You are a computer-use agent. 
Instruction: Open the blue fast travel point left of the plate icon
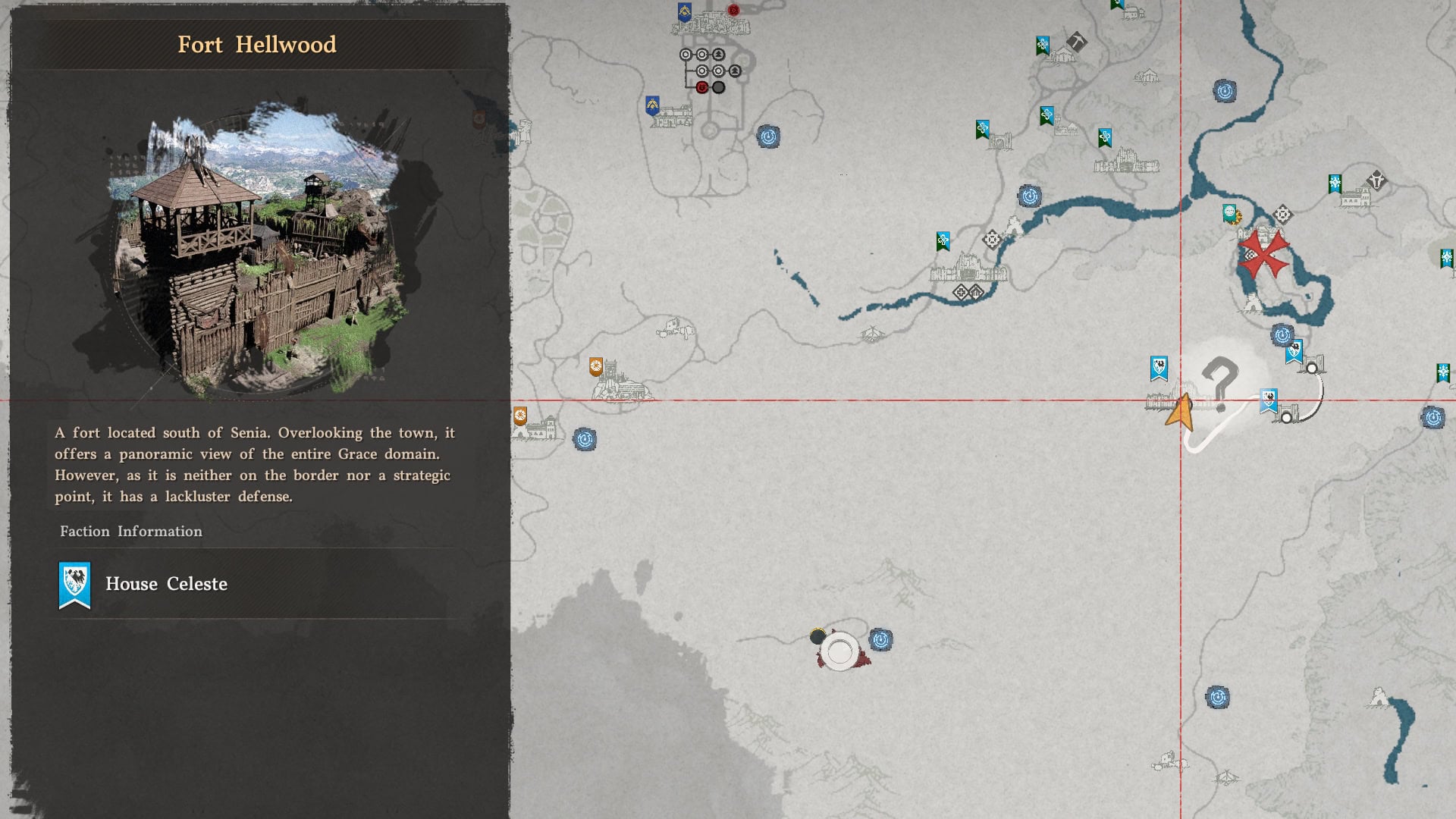[881, 641]
